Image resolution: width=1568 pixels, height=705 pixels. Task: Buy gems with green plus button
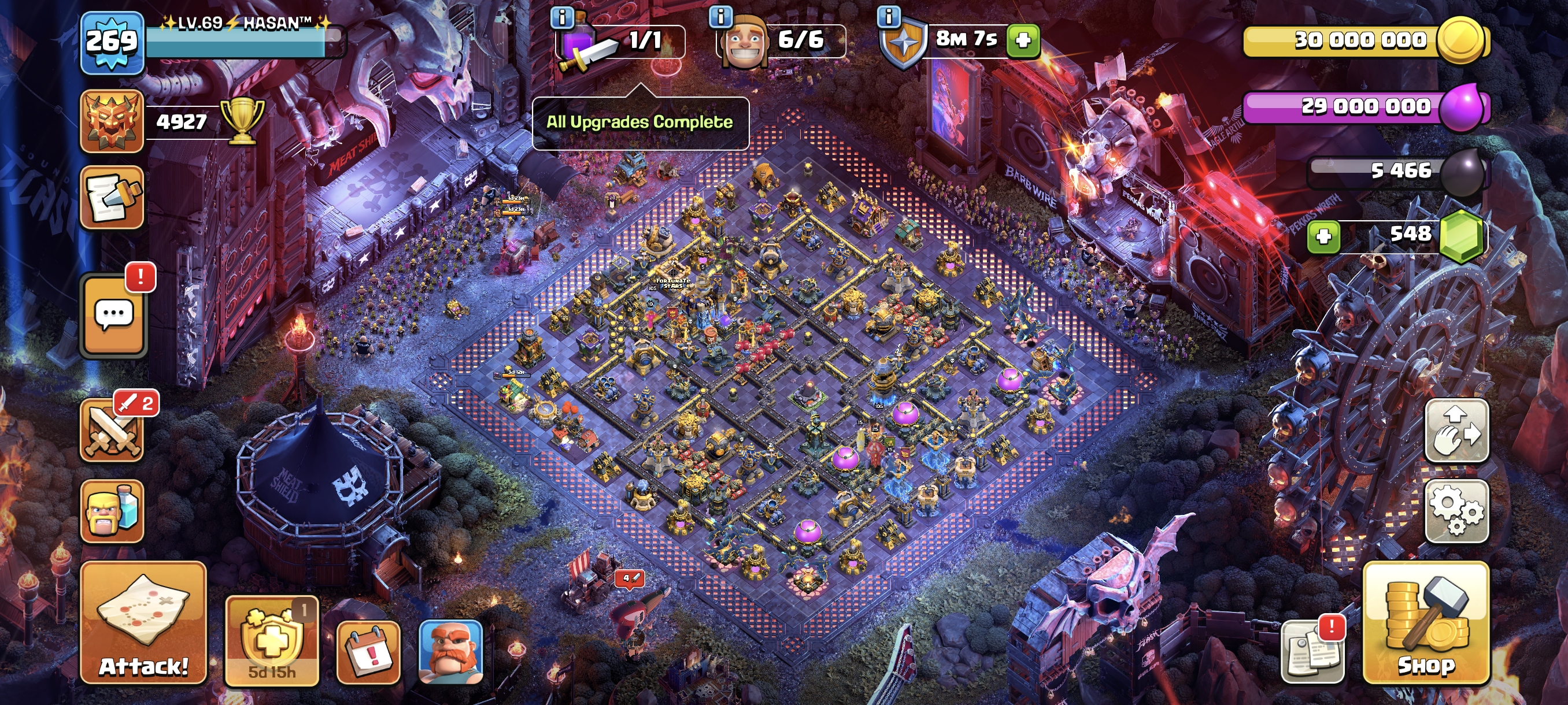click(x=1323, y=236)
